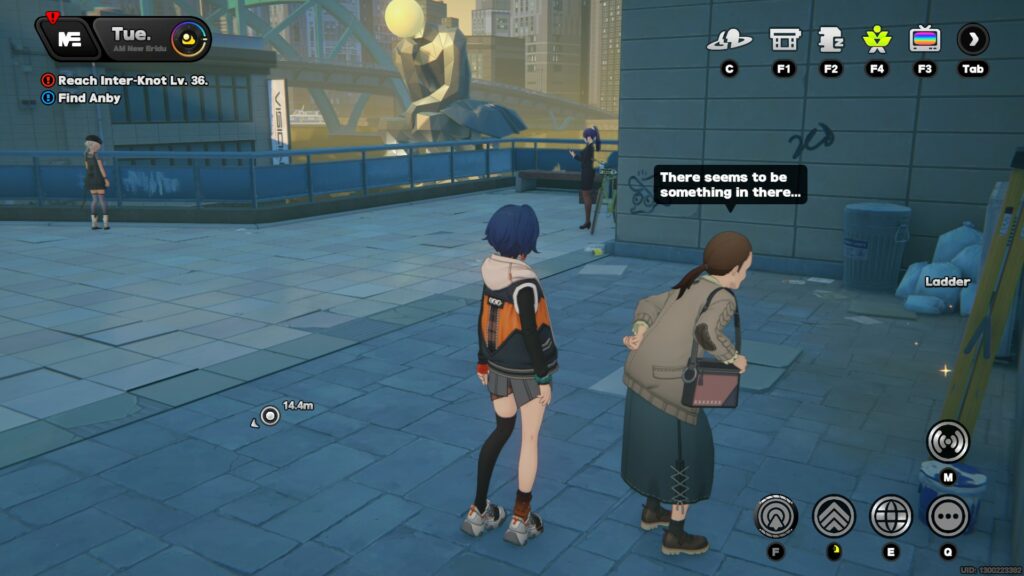Expand the arrow menu at the top right
This screenshot has width=1024, height=576.
click(x=973, y=40)
